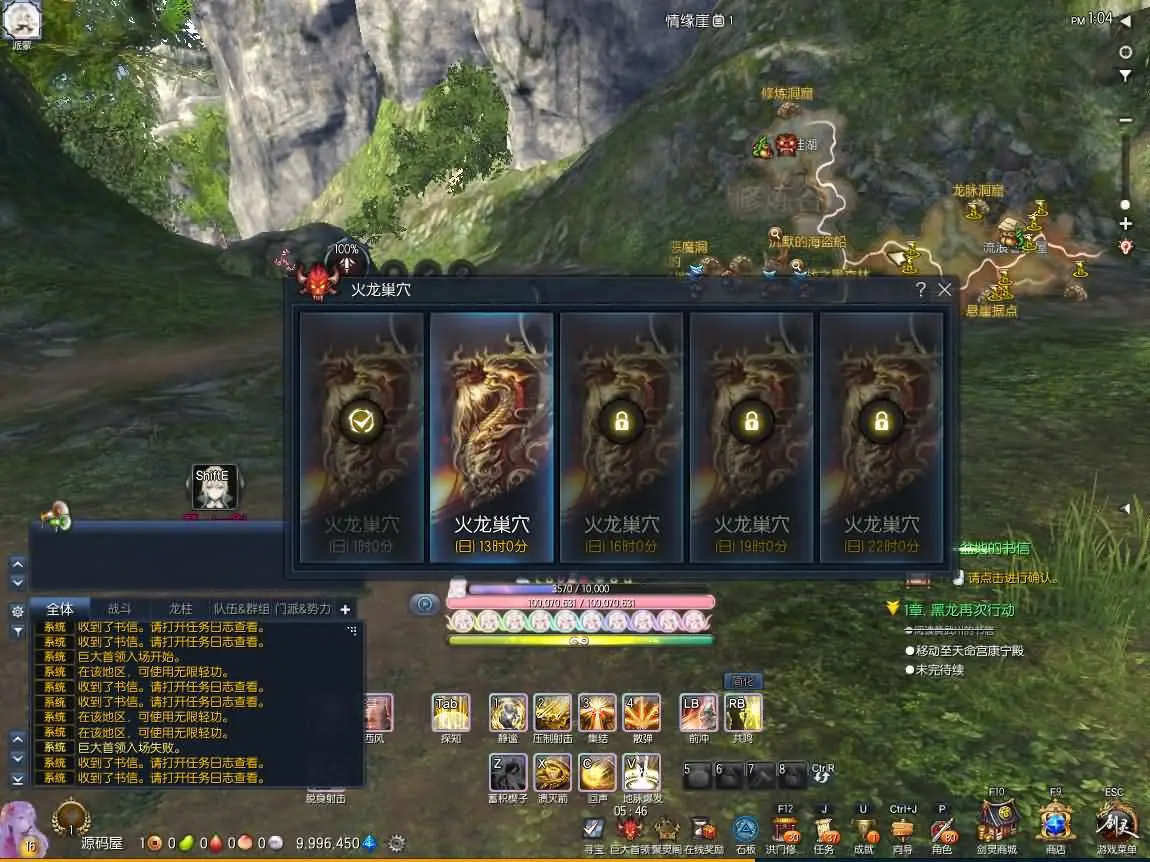This screenshot has width=1150, height=862.
Task: Open the 角色 character menu
Action: (942, 832)
